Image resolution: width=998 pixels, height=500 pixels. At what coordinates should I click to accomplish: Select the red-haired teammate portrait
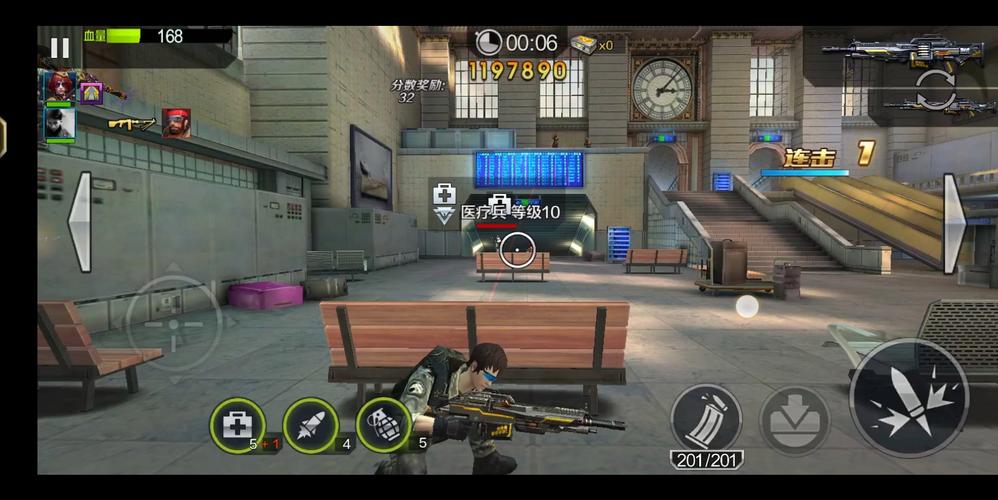coord(58,87)
